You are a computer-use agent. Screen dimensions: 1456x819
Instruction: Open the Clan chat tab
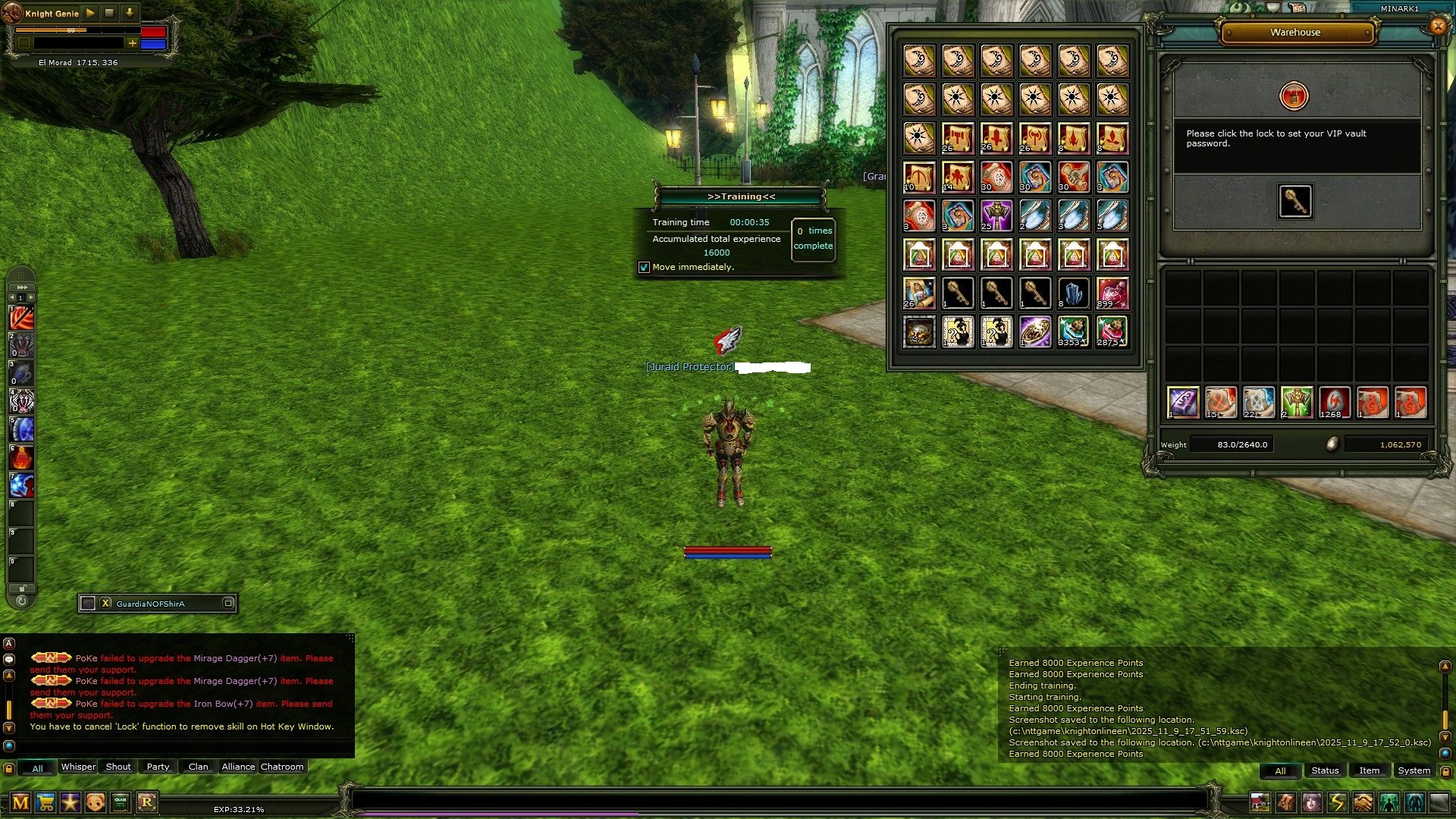198,767
